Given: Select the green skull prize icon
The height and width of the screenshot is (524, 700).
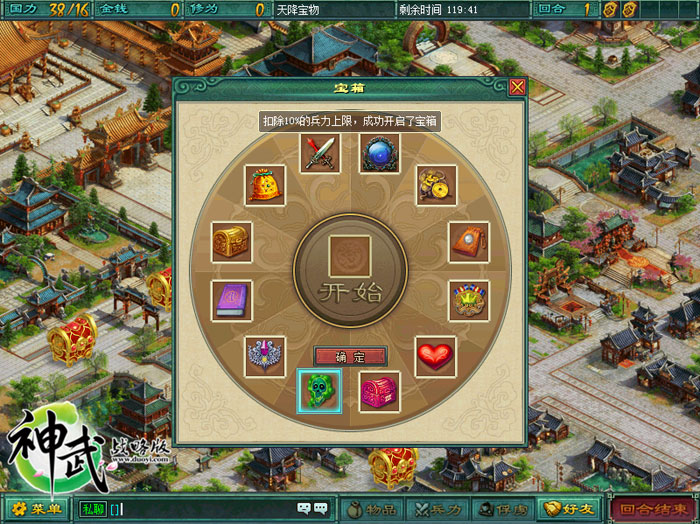Looking at the screenshot, I should point(320,390).
